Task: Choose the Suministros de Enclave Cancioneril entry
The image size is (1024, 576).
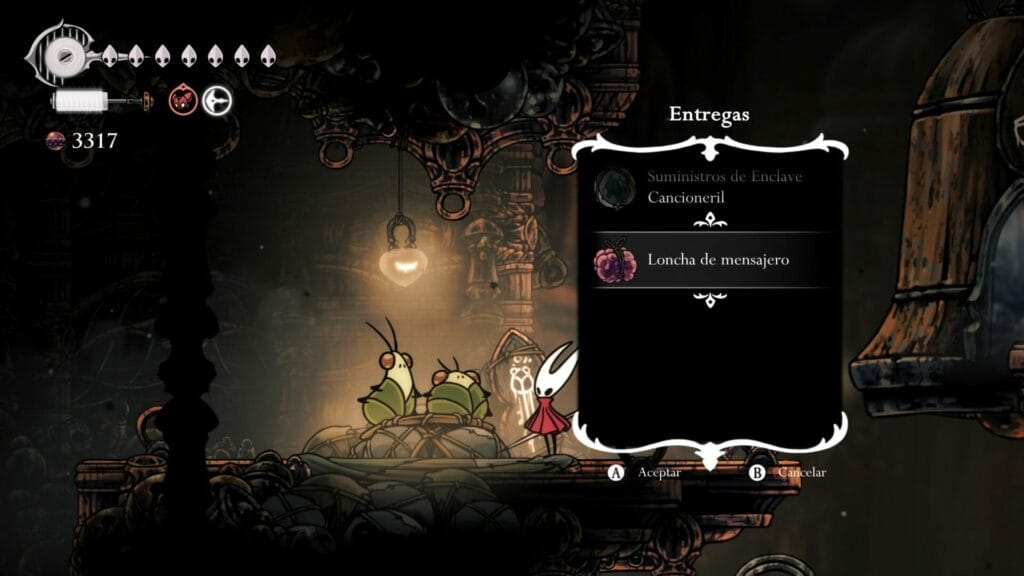Action: [x=710, y=187]
